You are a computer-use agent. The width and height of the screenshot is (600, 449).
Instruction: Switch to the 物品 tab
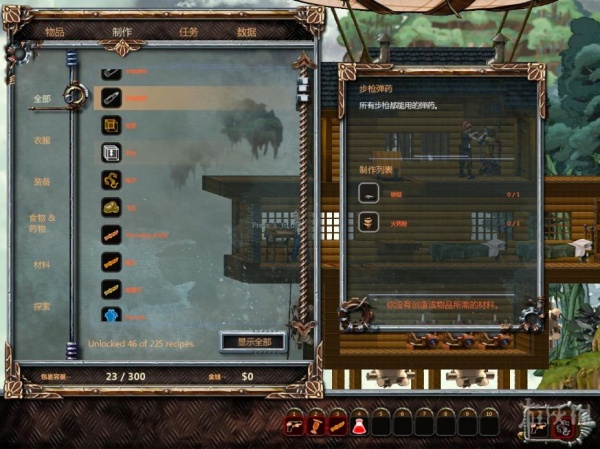55,32
